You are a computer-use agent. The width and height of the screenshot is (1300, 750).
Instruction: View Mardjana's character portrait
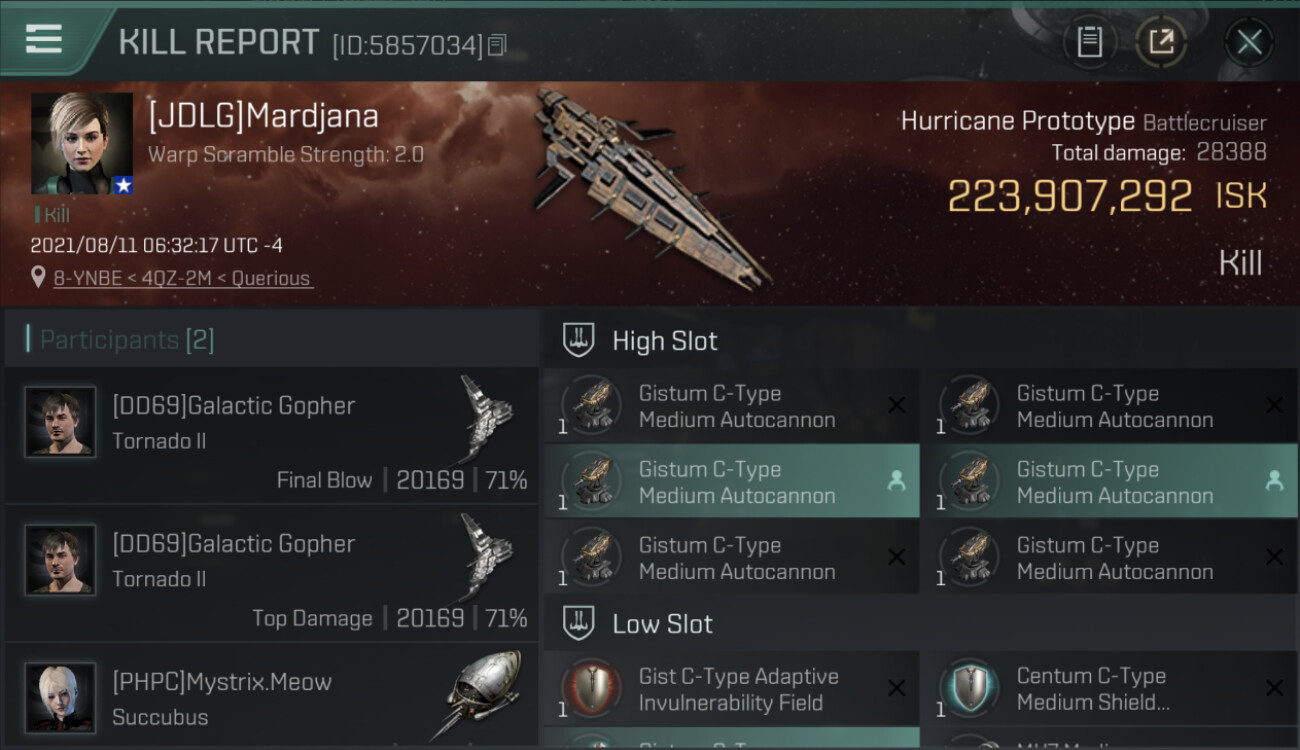82,143
